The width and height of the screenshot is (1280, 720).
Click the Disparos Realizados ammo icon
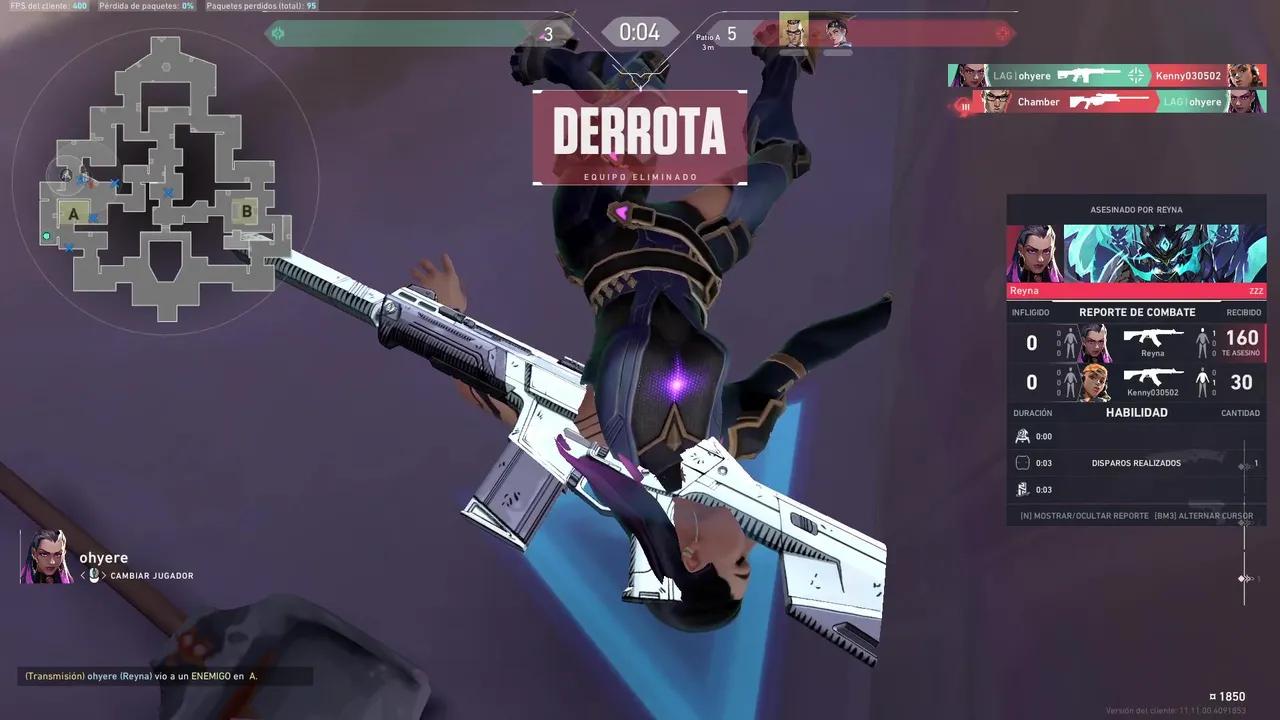click(1023, 462)
